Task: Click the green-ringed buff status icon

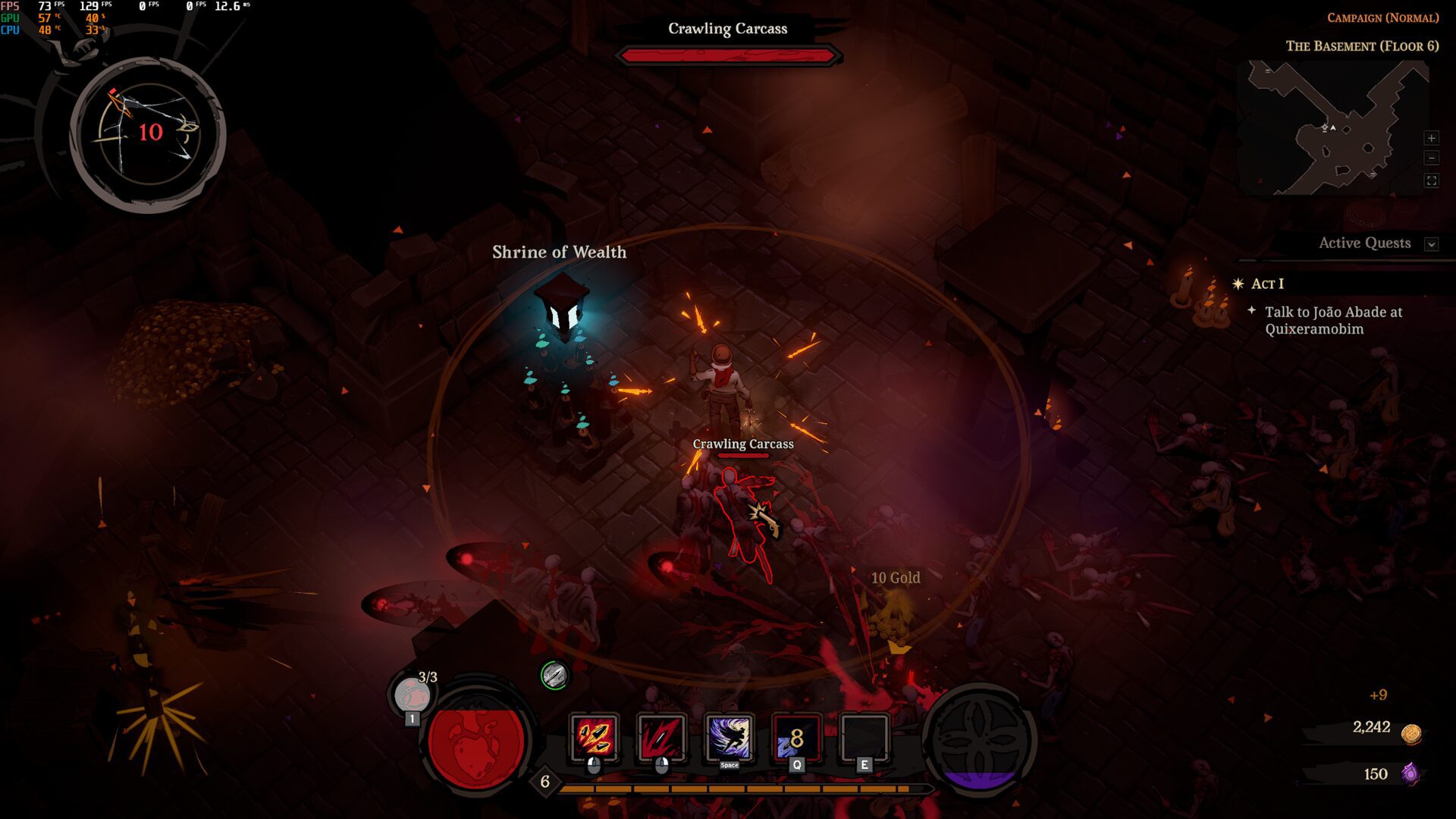Action: click(x=554, y=675)
